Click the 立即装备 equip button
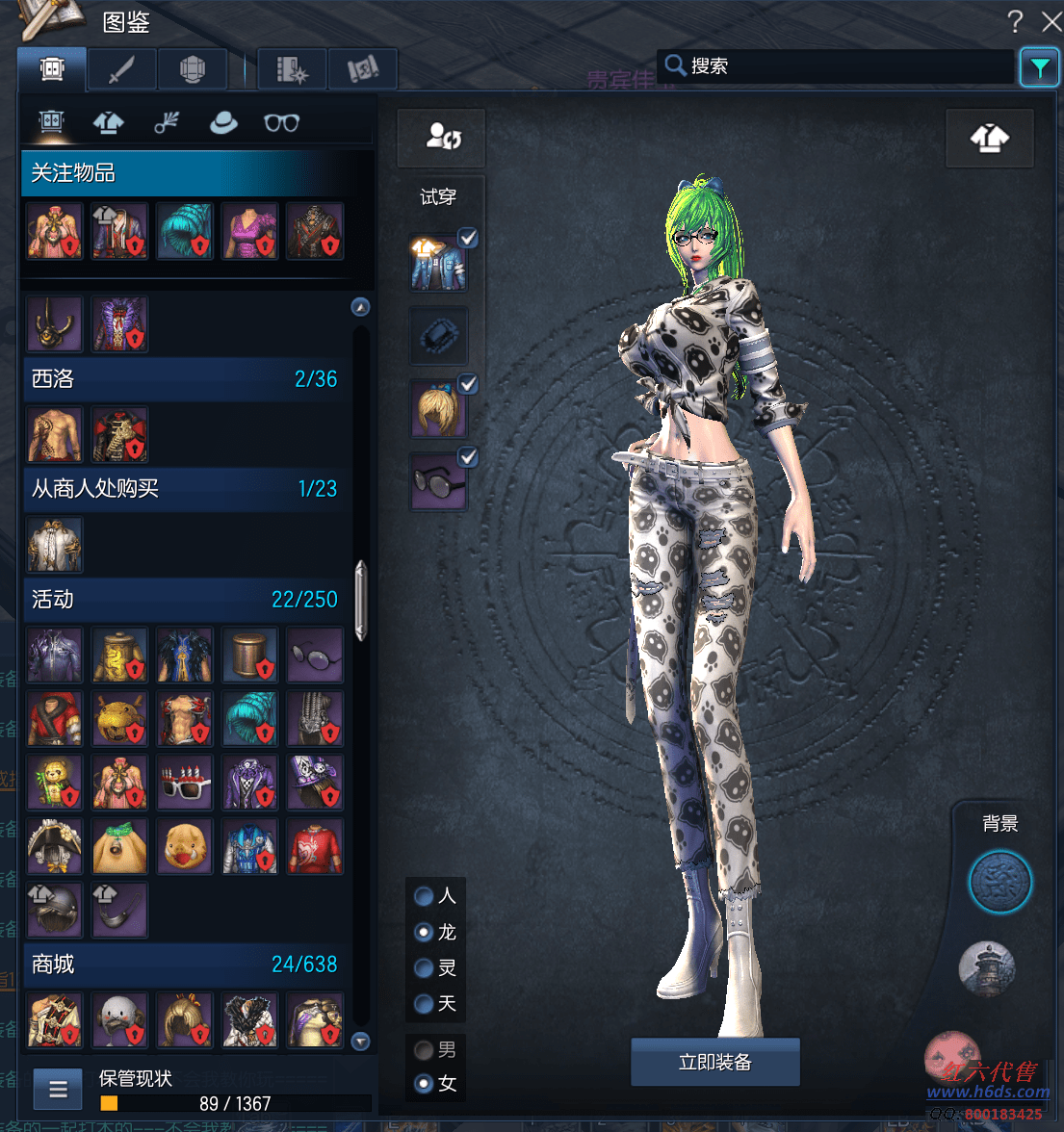Viewport: 1064px width, 1132px height. [x=714, y=1062]
